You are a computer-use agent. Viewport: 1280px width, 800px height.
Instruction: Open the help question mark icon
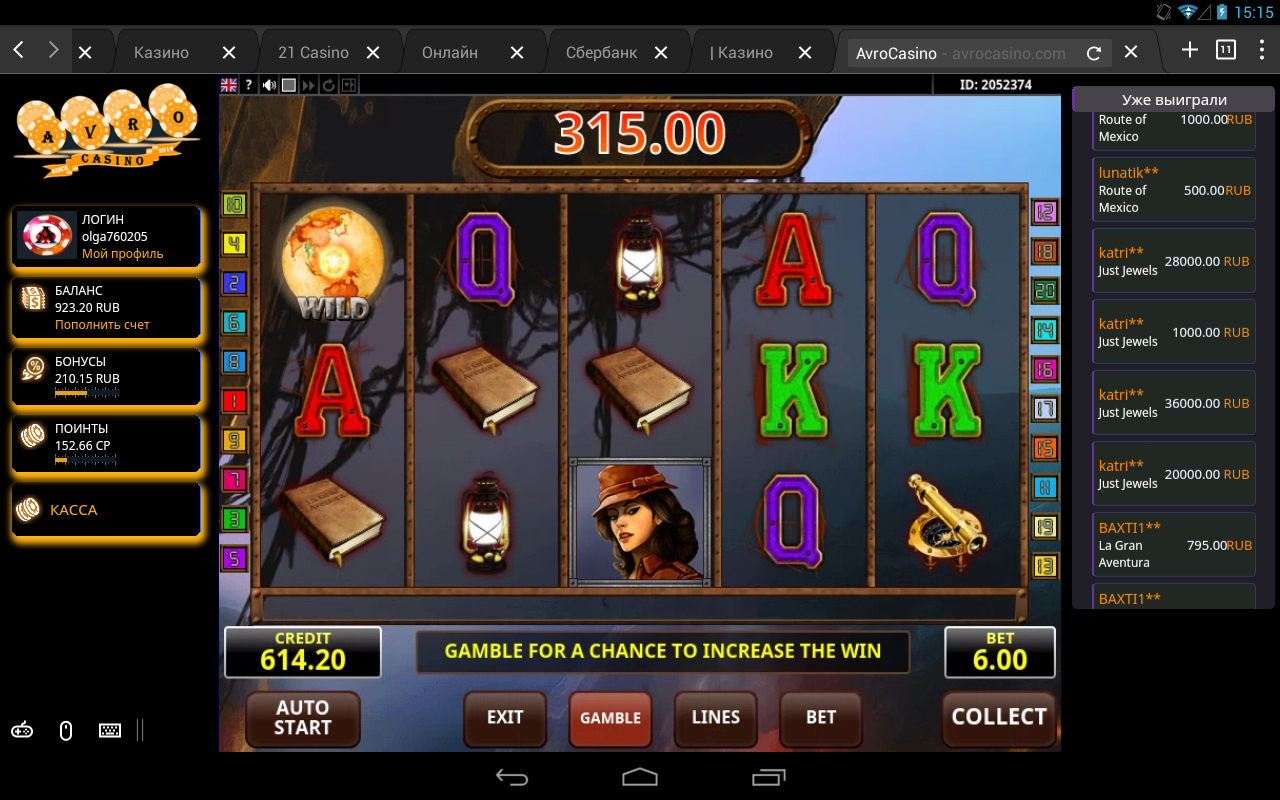click(x=249, y=86)
